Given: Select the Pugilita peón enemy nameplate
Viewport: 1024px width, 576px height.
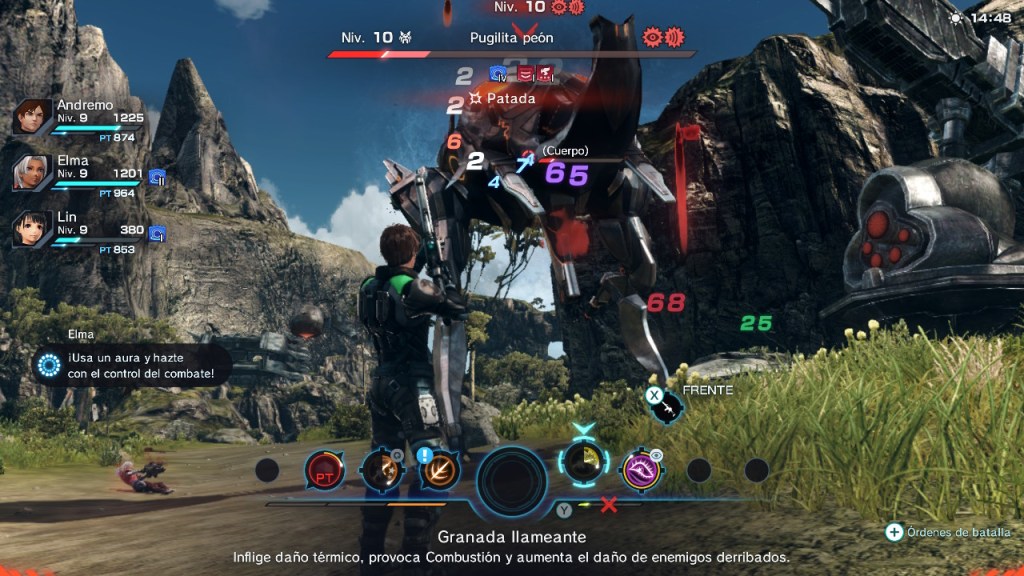Looking at the screenshot, I should click(x=511, y=38).
